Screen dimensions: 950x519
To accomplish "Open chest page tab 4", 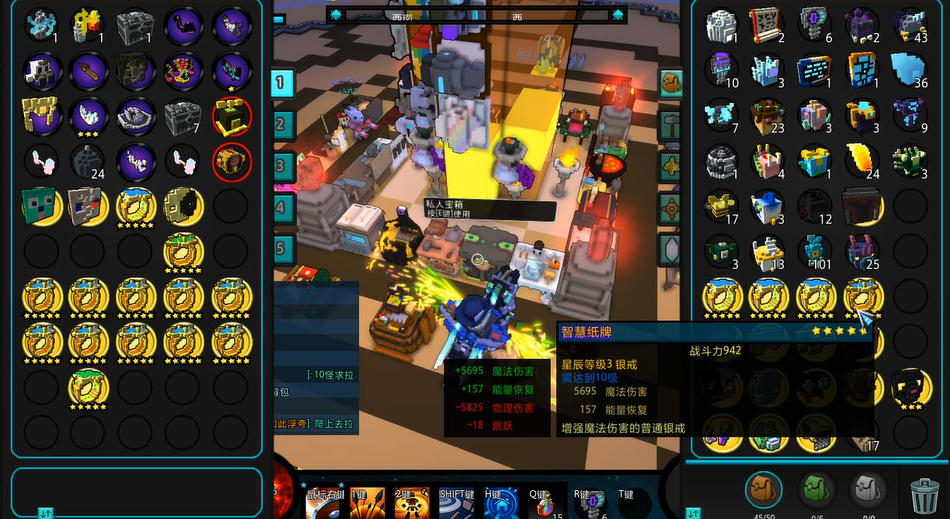I will [283, 208].
